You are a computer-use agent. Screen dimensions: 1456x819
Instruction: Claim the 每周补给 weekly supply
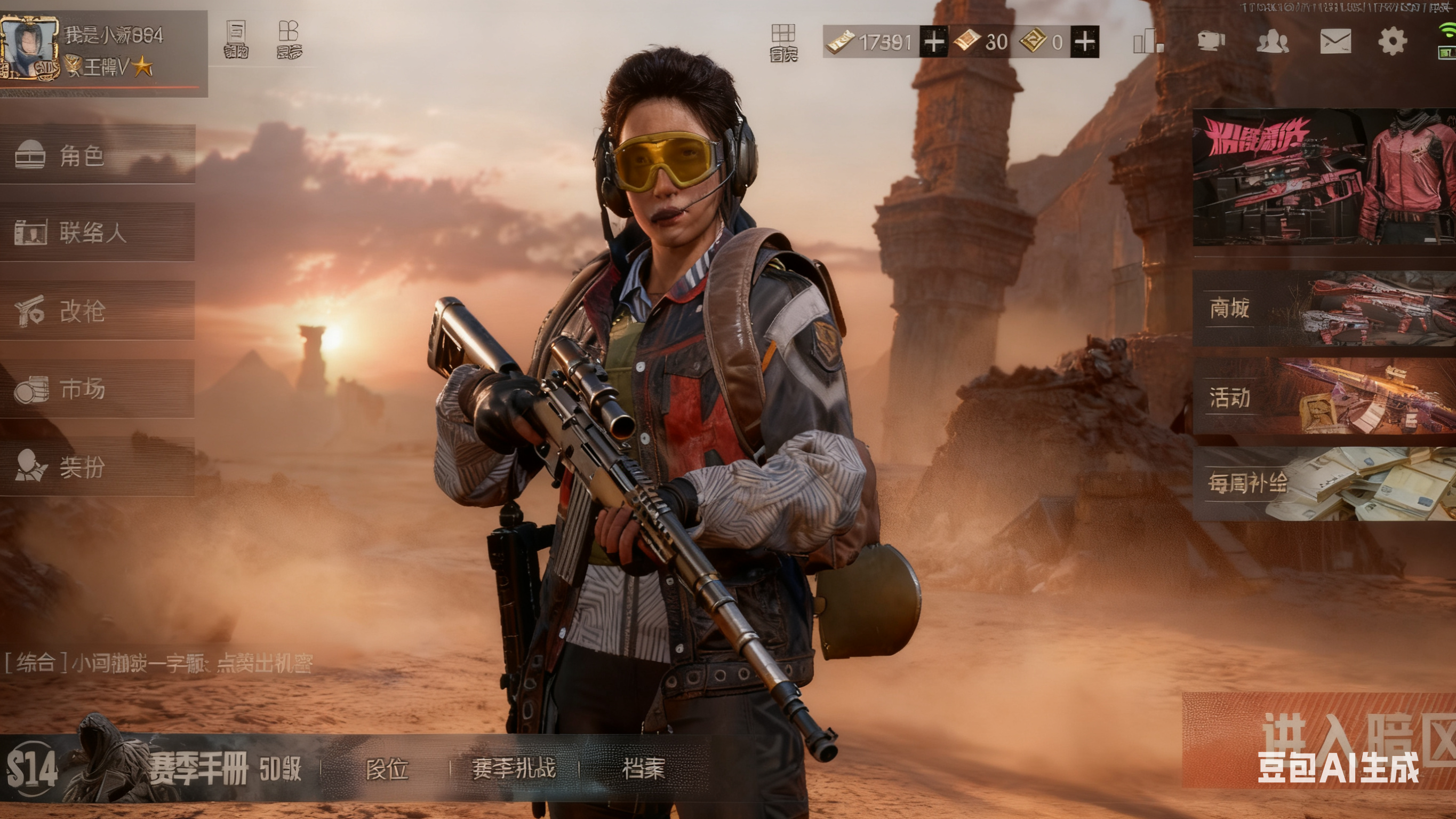point(1324,483)
